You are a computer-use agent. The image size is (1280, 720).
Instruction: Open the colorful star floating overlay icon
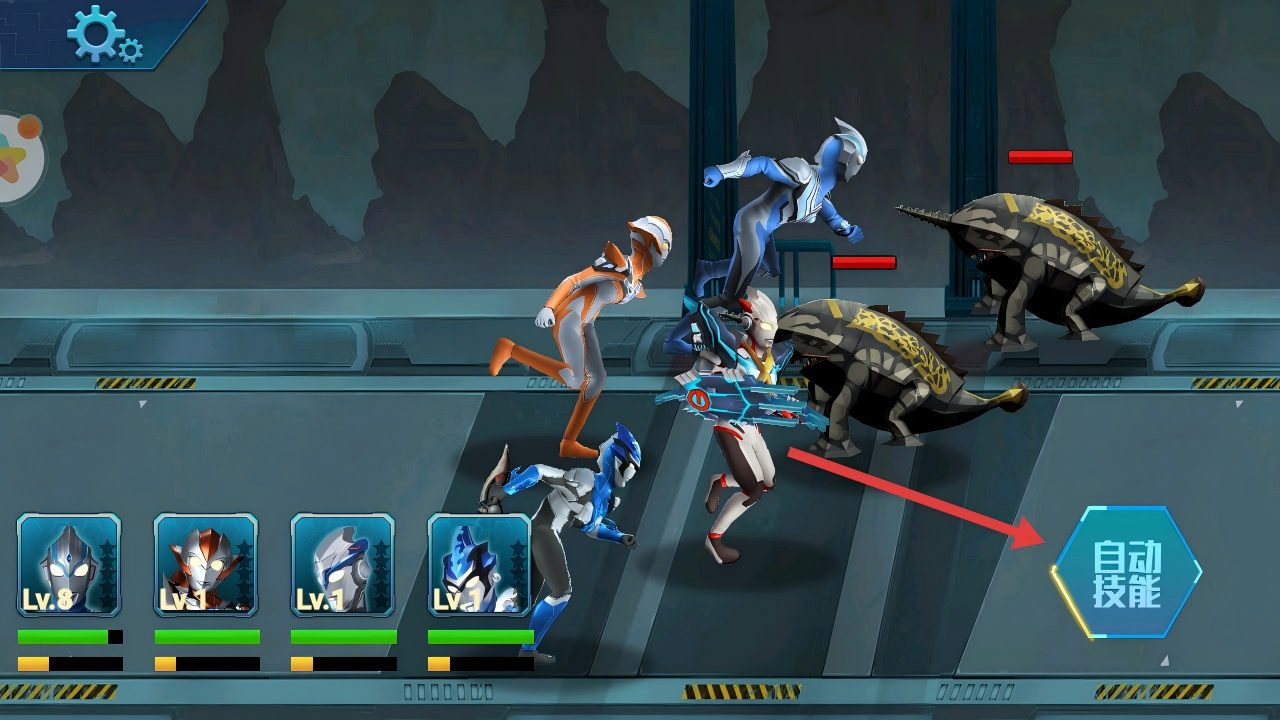tap(18, 155)
